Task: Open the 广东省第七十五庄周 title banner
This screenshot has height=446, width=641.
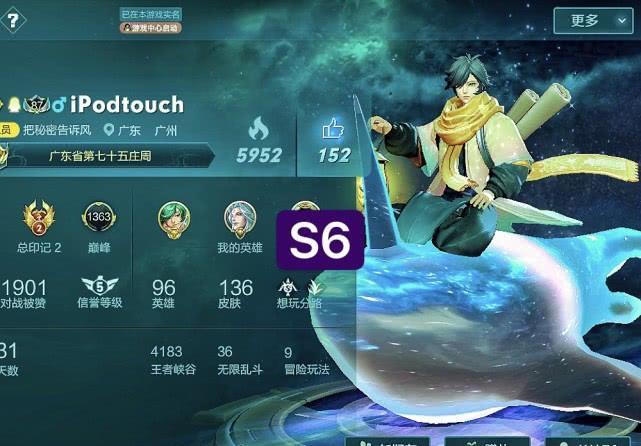Action: [x=108, y=156]
